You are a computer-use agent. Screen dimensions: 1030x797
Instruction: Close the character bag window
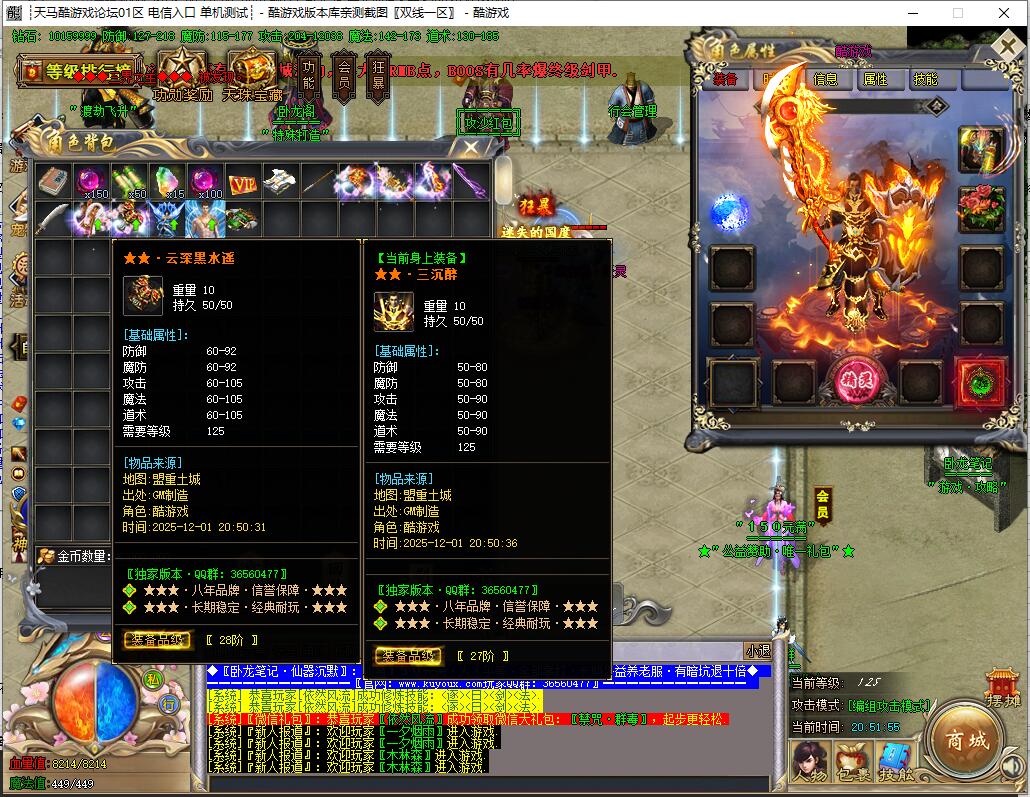click(x=470, y=148)
